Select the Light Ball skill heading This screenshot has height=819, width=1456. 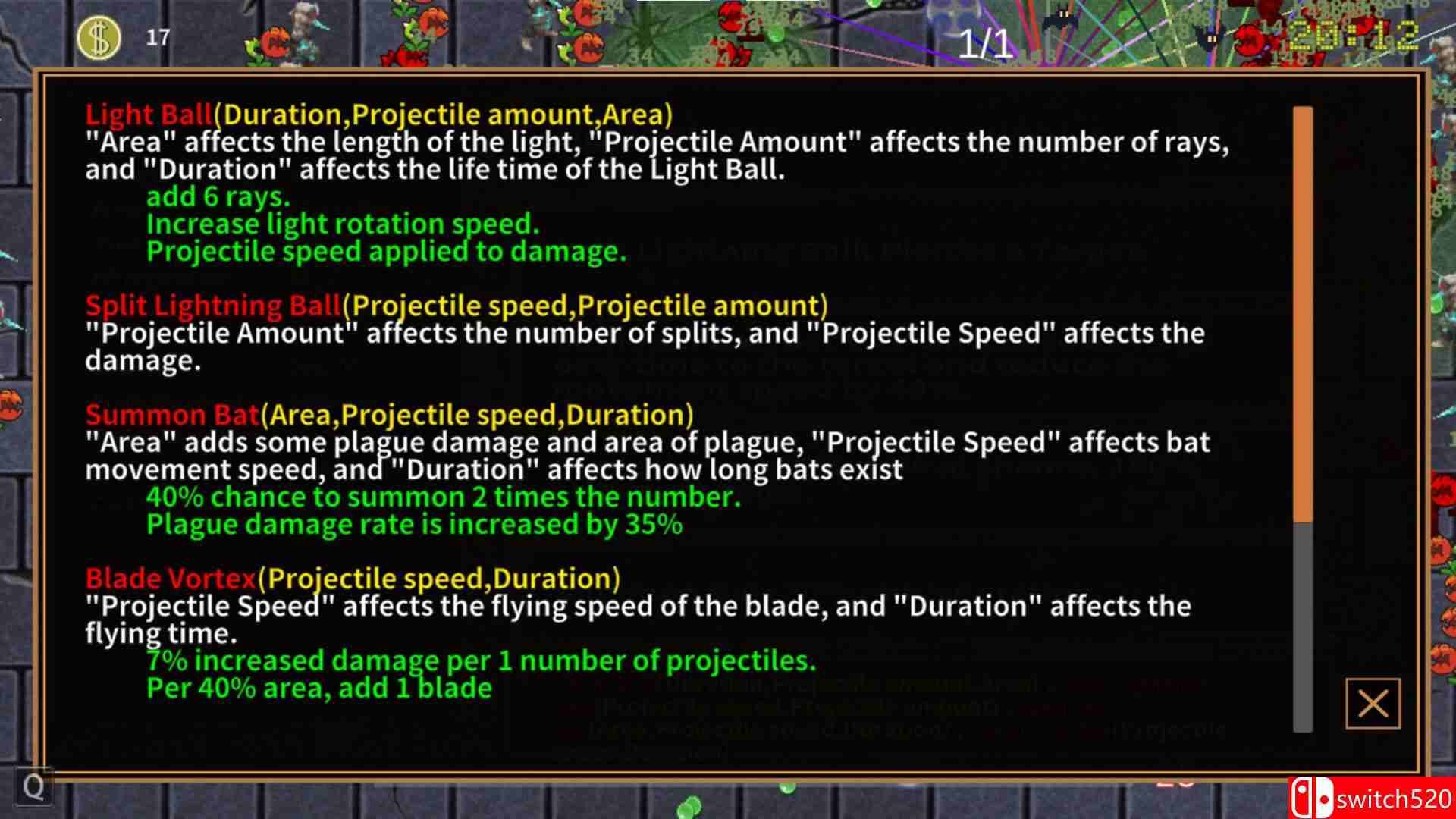tap(149, 115)
